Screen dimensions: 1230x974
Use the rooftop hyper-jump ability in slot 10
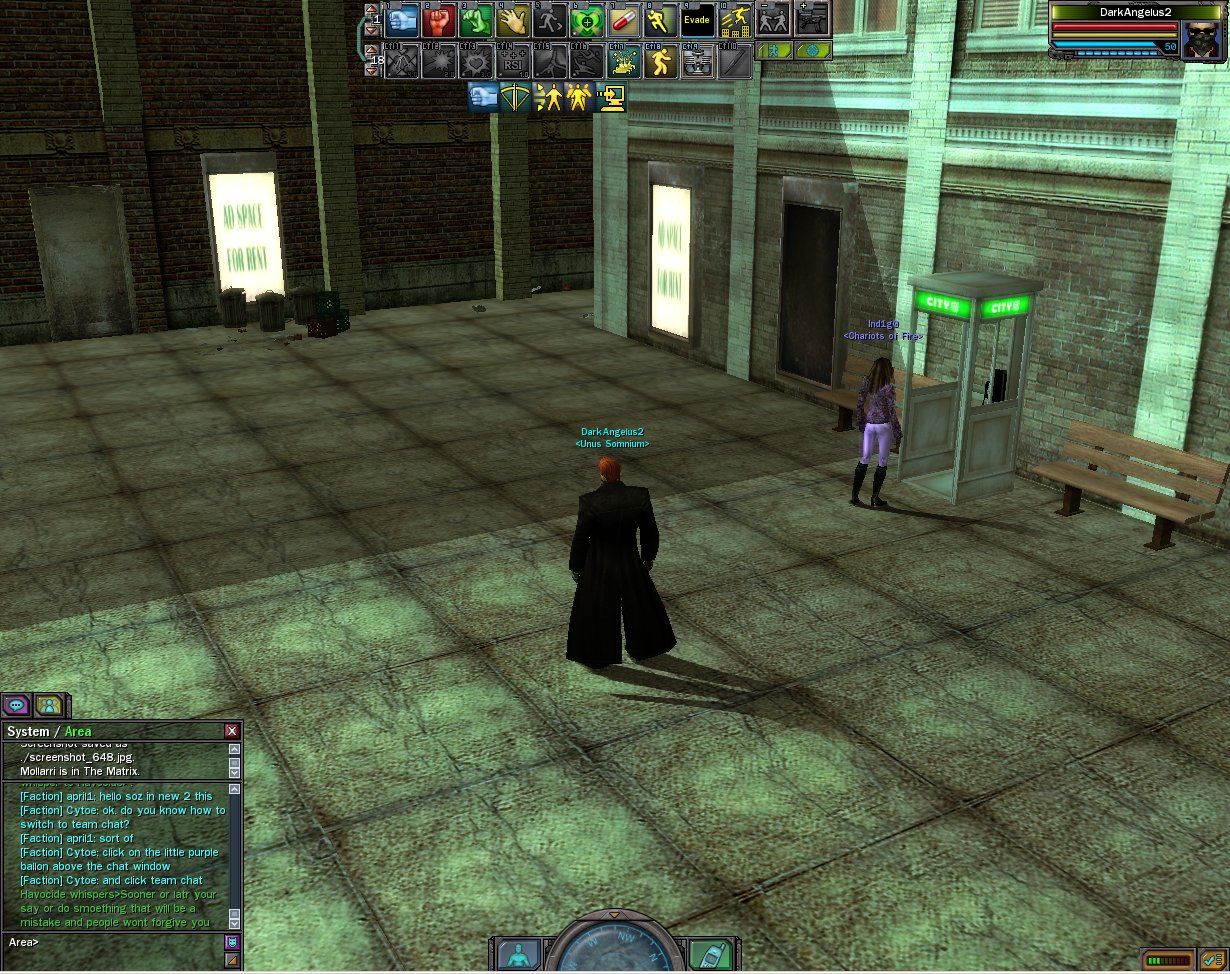tap(735, 20)
